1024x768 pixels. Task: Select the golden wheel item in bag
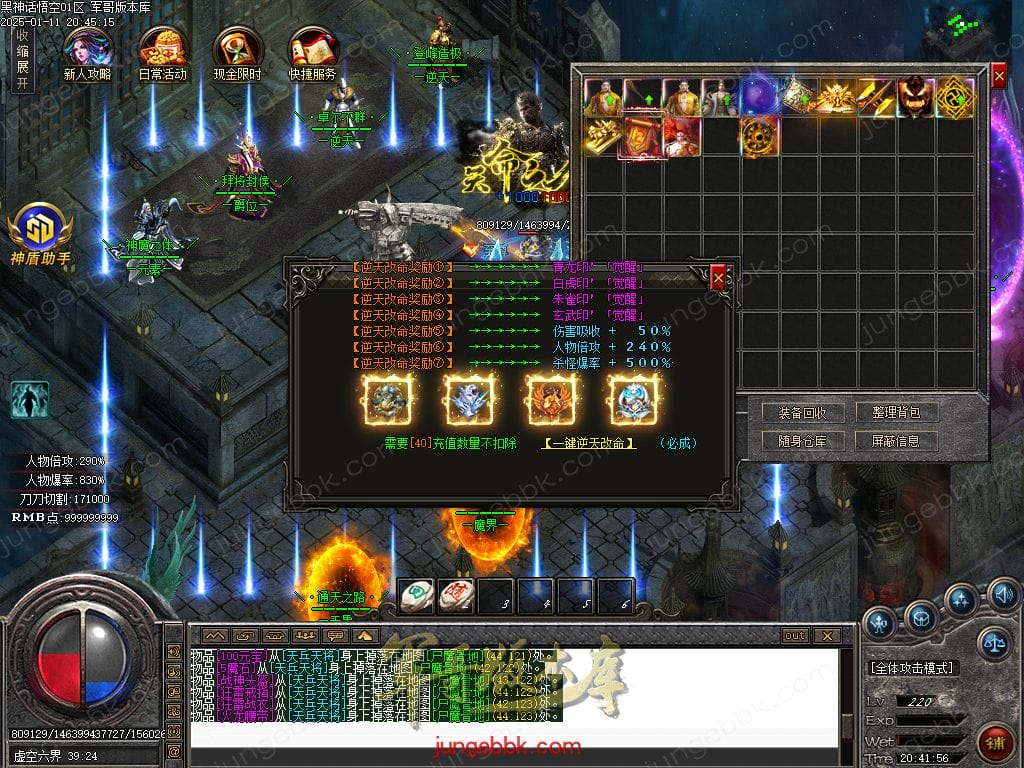pos(759,137)
